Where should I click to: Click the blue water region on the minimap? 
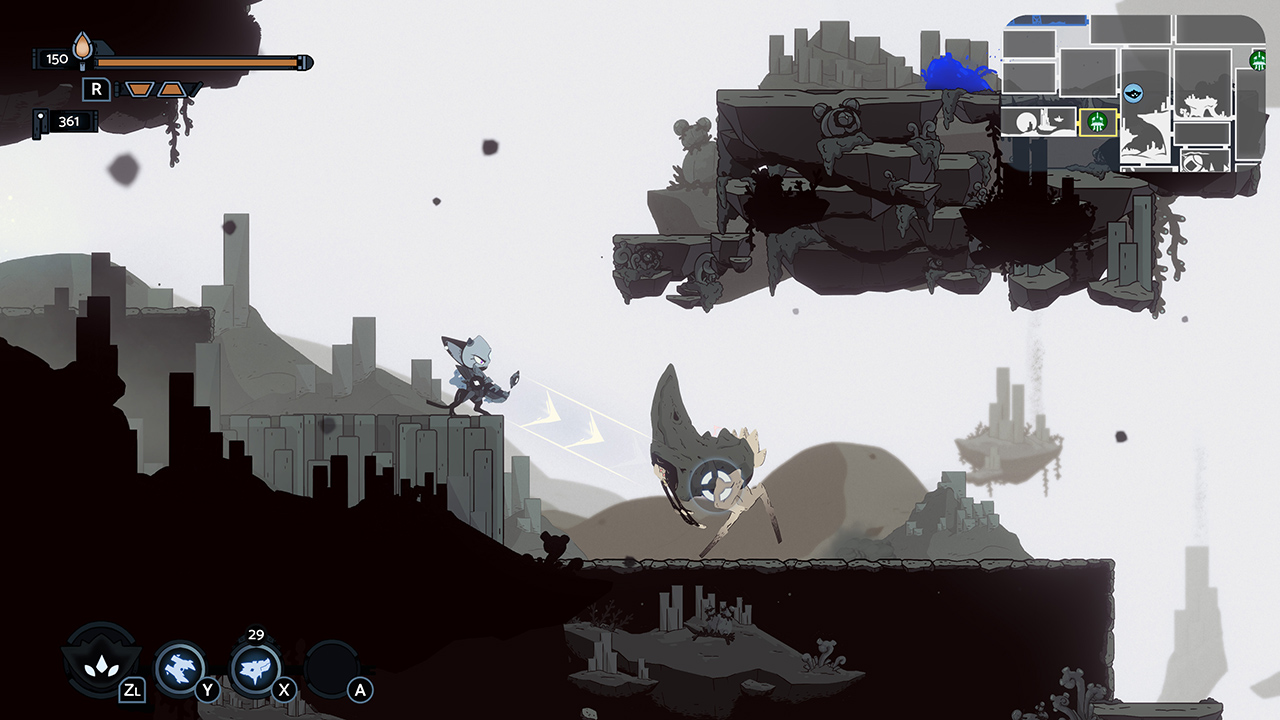(1047, 22)
